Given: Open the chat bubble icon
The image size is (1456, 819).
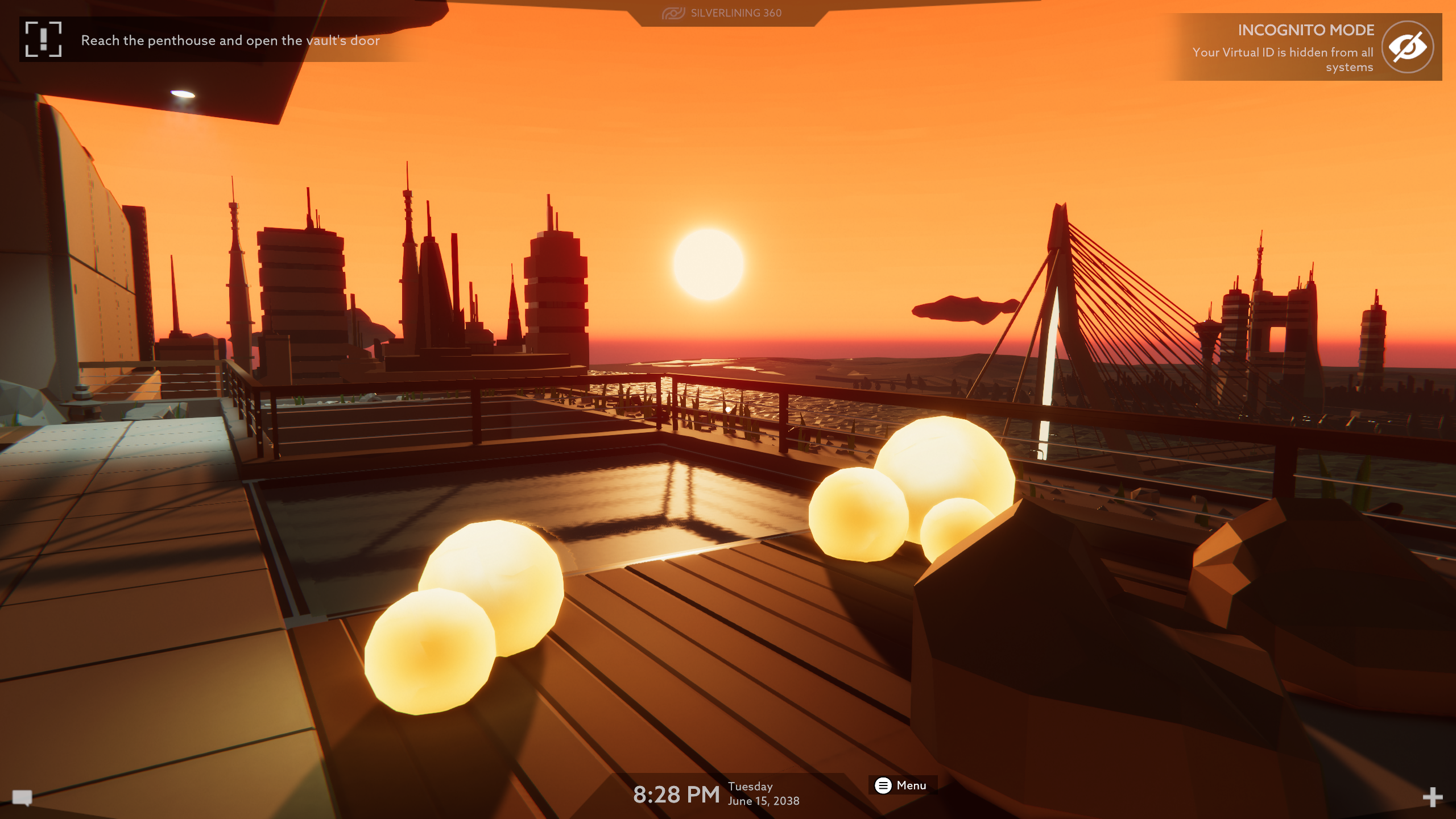Looking at the screenshot, I should click(22, 797).
